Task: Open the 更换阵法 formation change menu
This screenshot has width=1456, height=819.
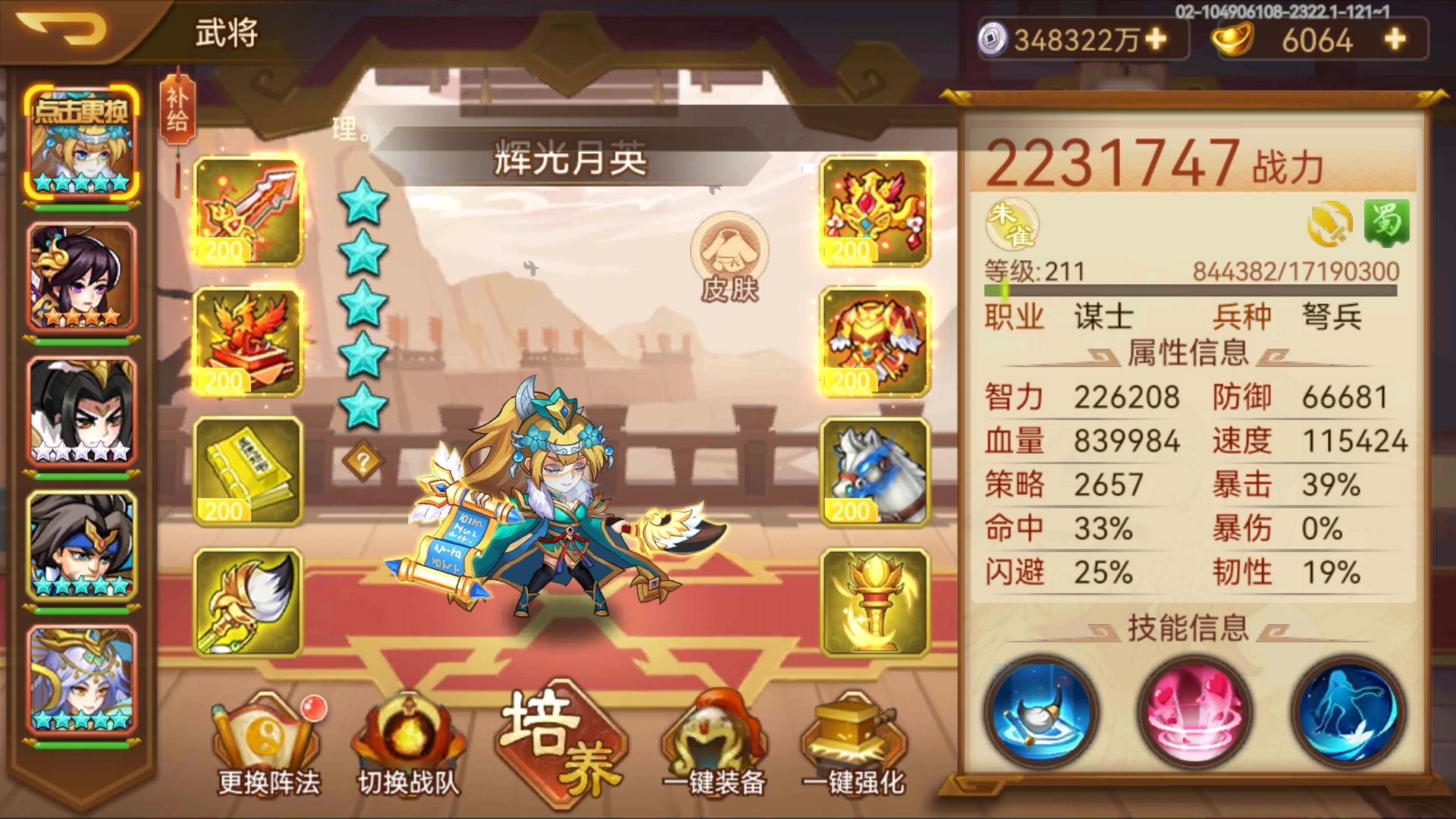Action: point(267,743)
